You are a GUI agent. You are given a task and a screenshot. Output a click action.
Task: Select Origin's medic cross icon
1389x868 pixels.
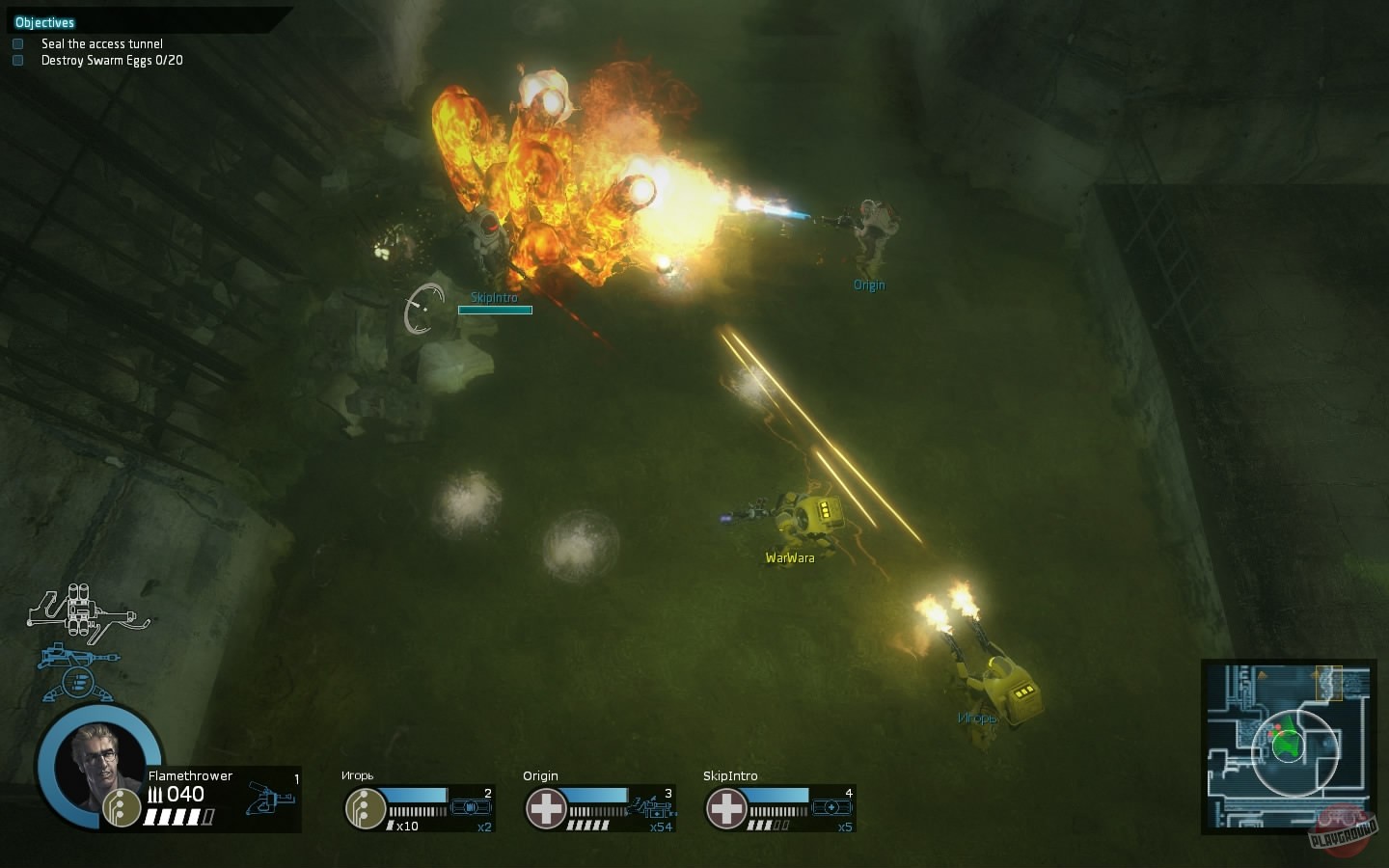tap(547, 808)
